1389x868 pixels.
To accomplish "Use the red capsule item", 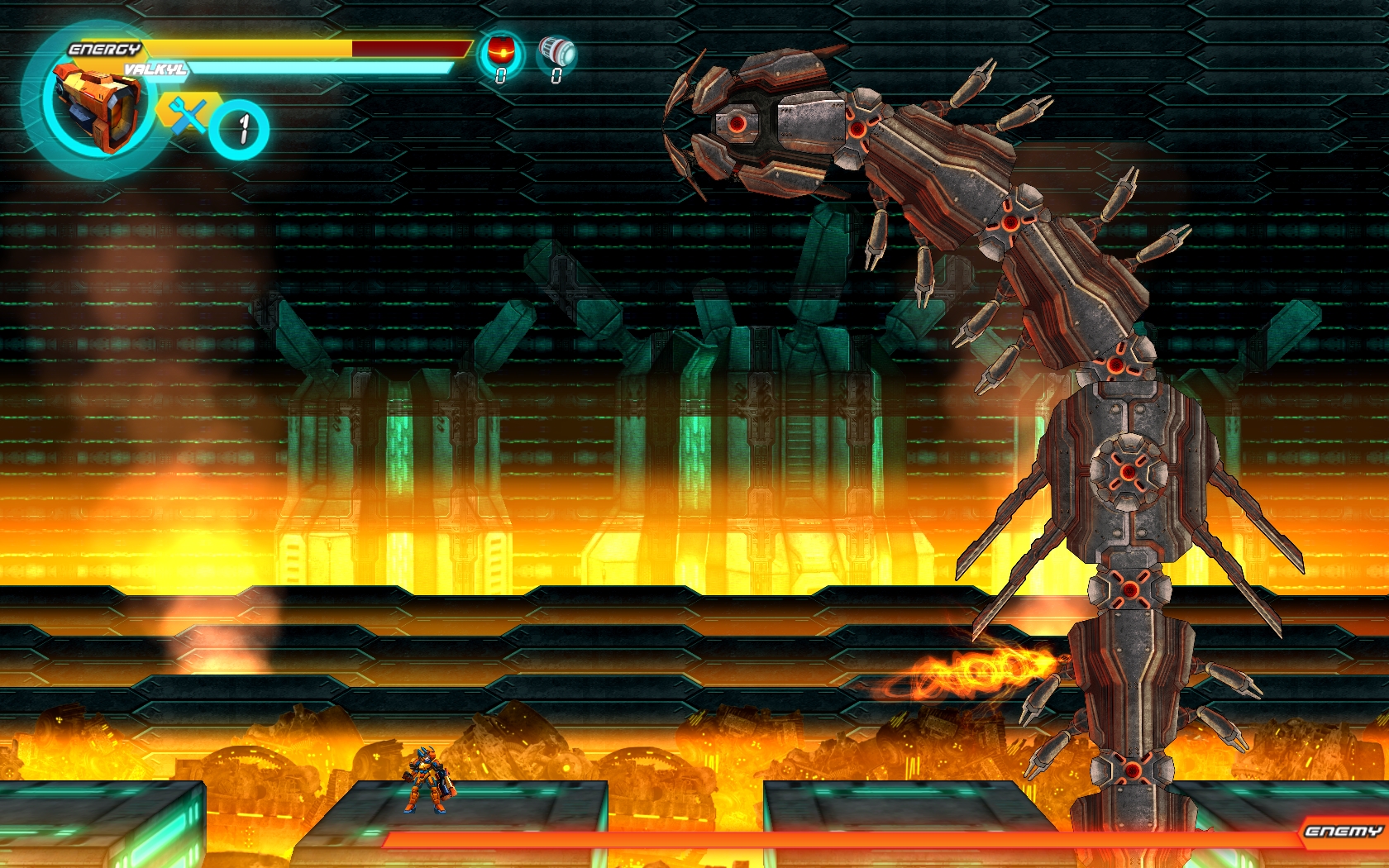I will pyautogui.click(x=500, y=52).
